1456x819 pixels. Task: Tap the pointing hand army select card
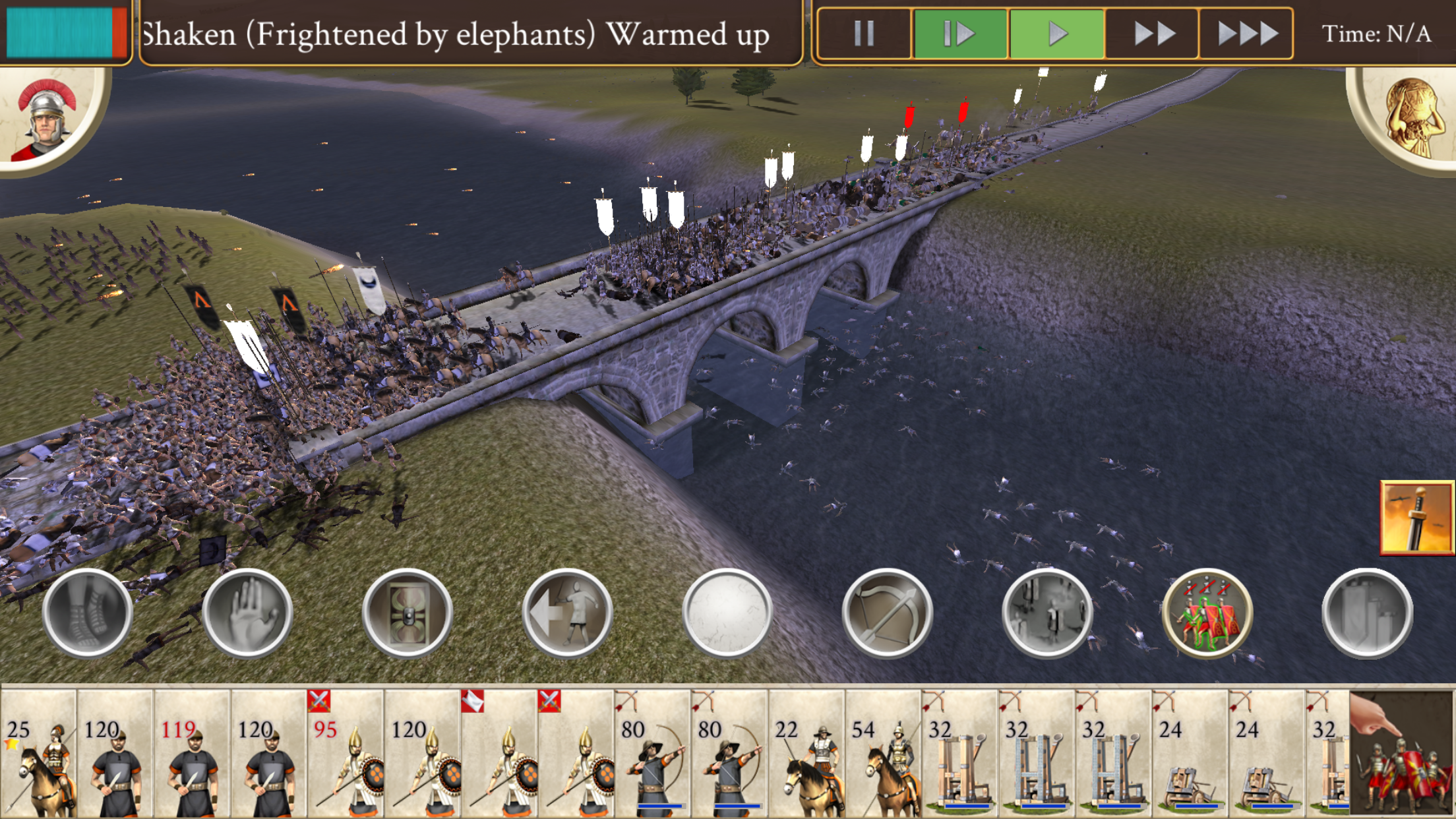(1401, 753)
